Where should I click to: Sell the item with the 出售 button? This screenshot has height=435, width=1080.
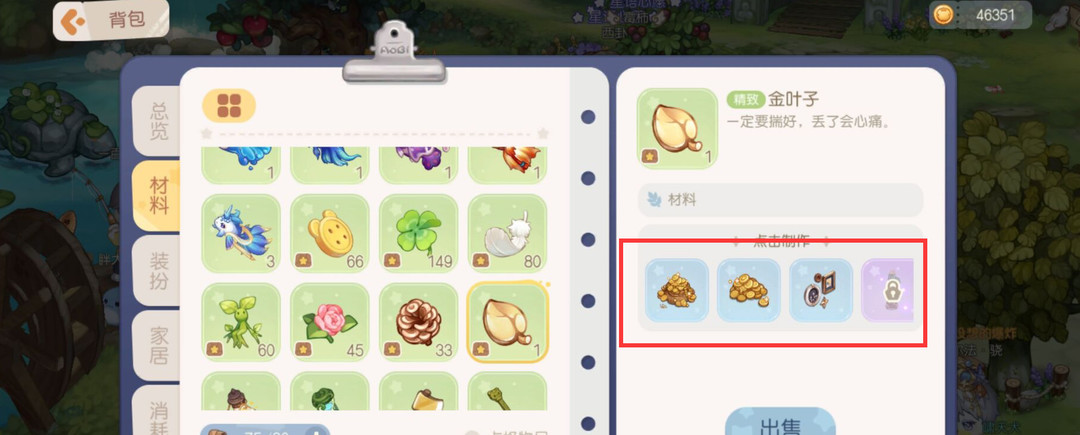tap(780, 424)
